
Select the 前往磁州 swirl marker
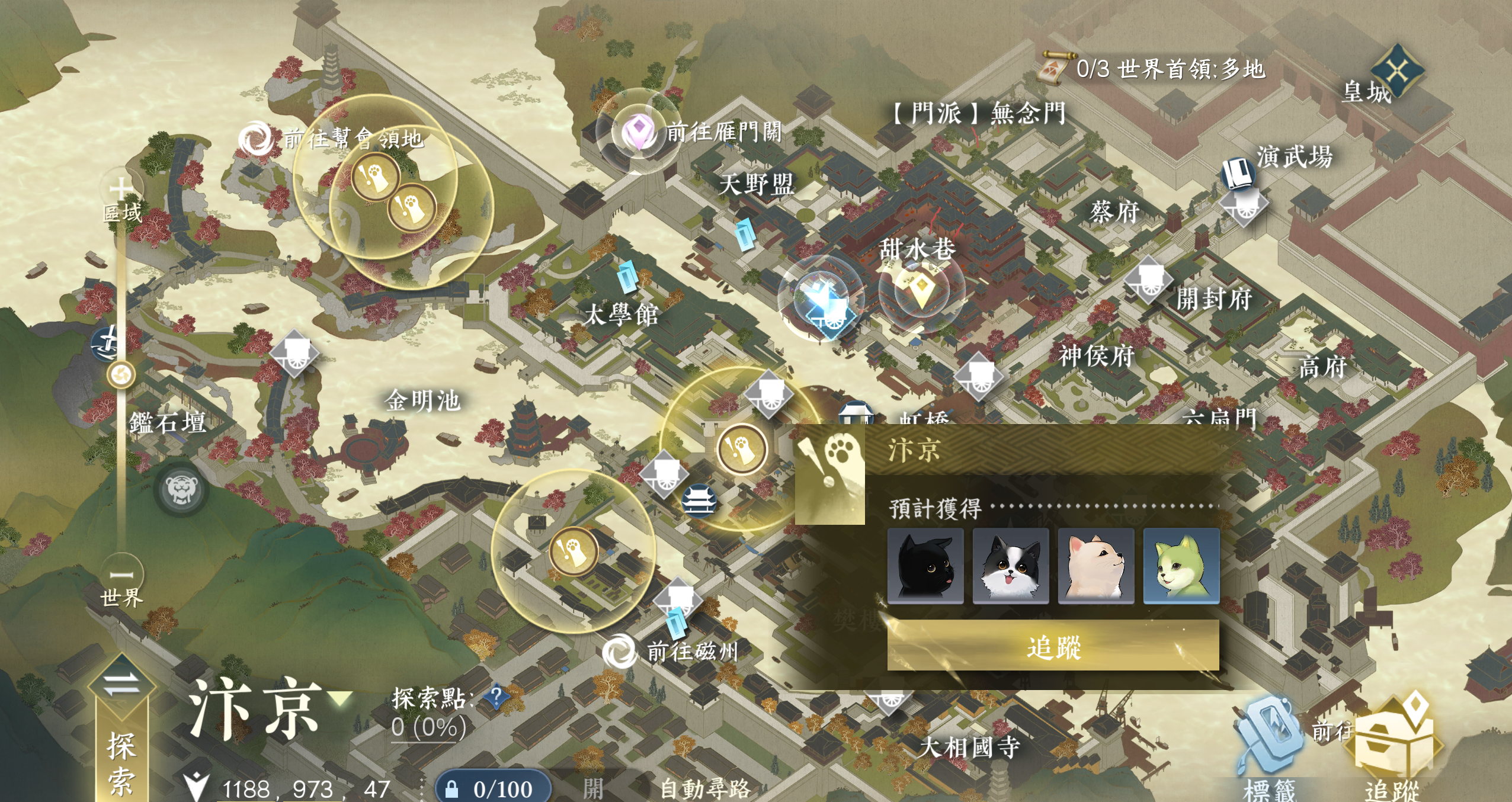(619, 652)
